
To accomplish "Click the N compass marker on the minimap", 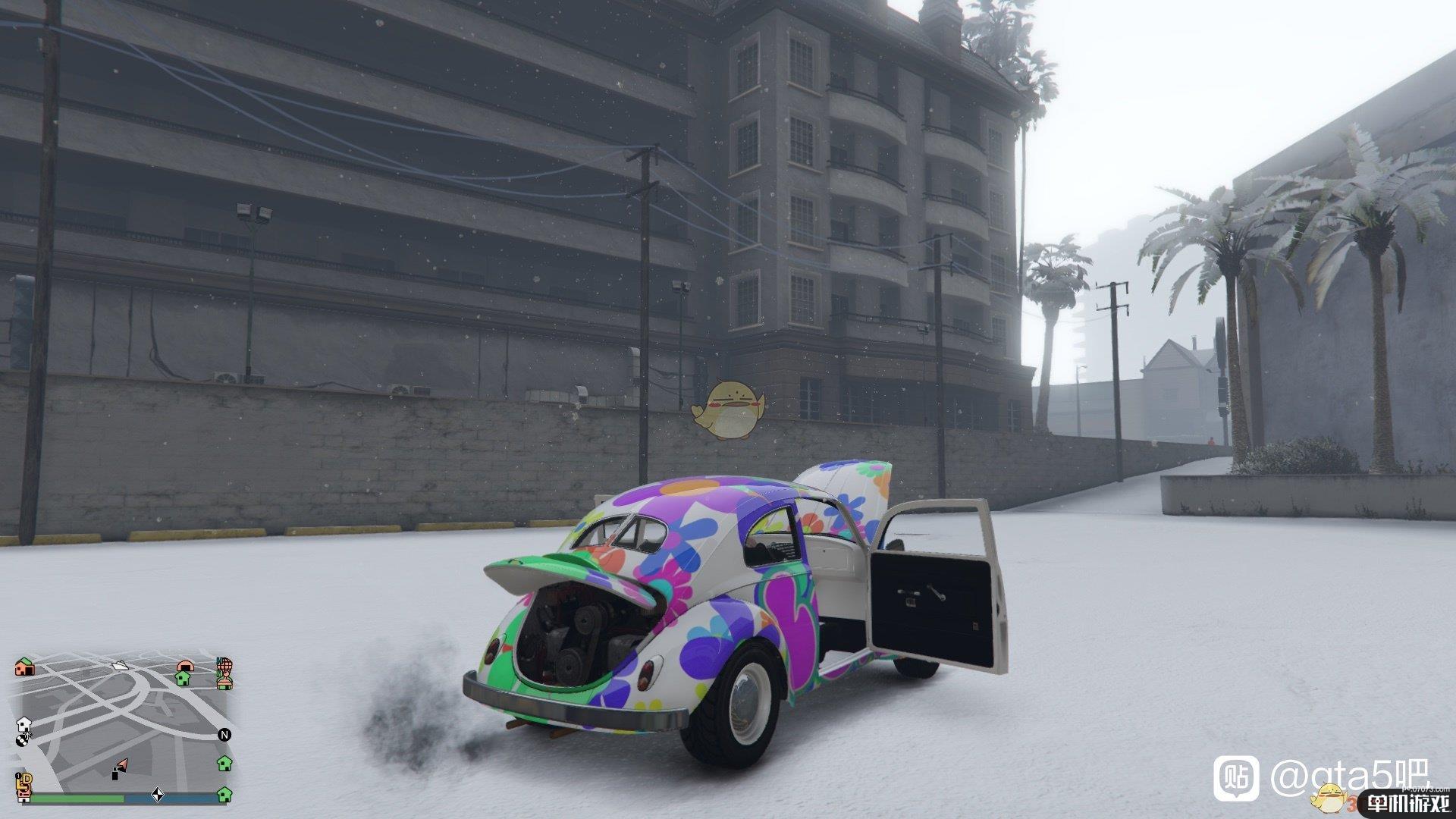I will pos(224,734).
